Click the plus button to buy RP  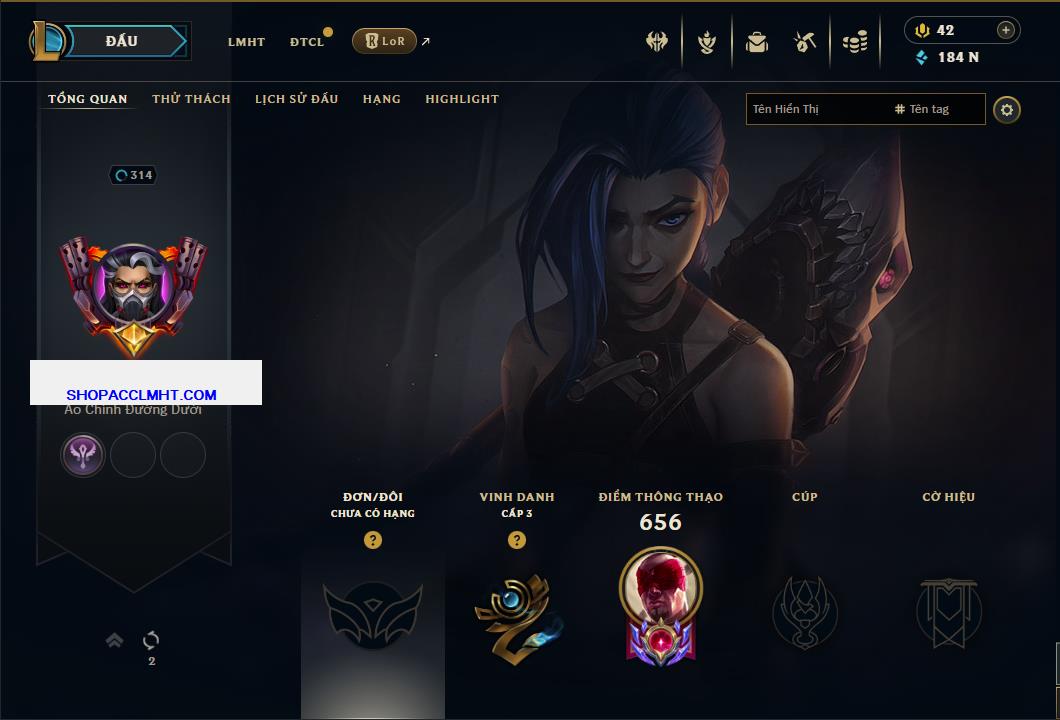click(x=1006, y=30)
